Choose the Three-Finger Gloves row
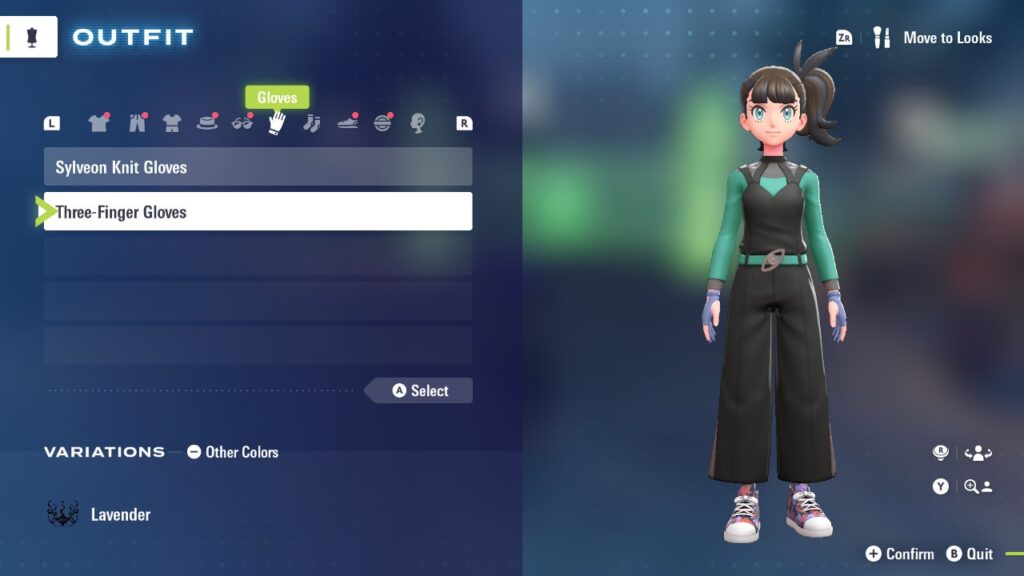Viewport: 1024px width, 576px height. (x=257, y=212)
